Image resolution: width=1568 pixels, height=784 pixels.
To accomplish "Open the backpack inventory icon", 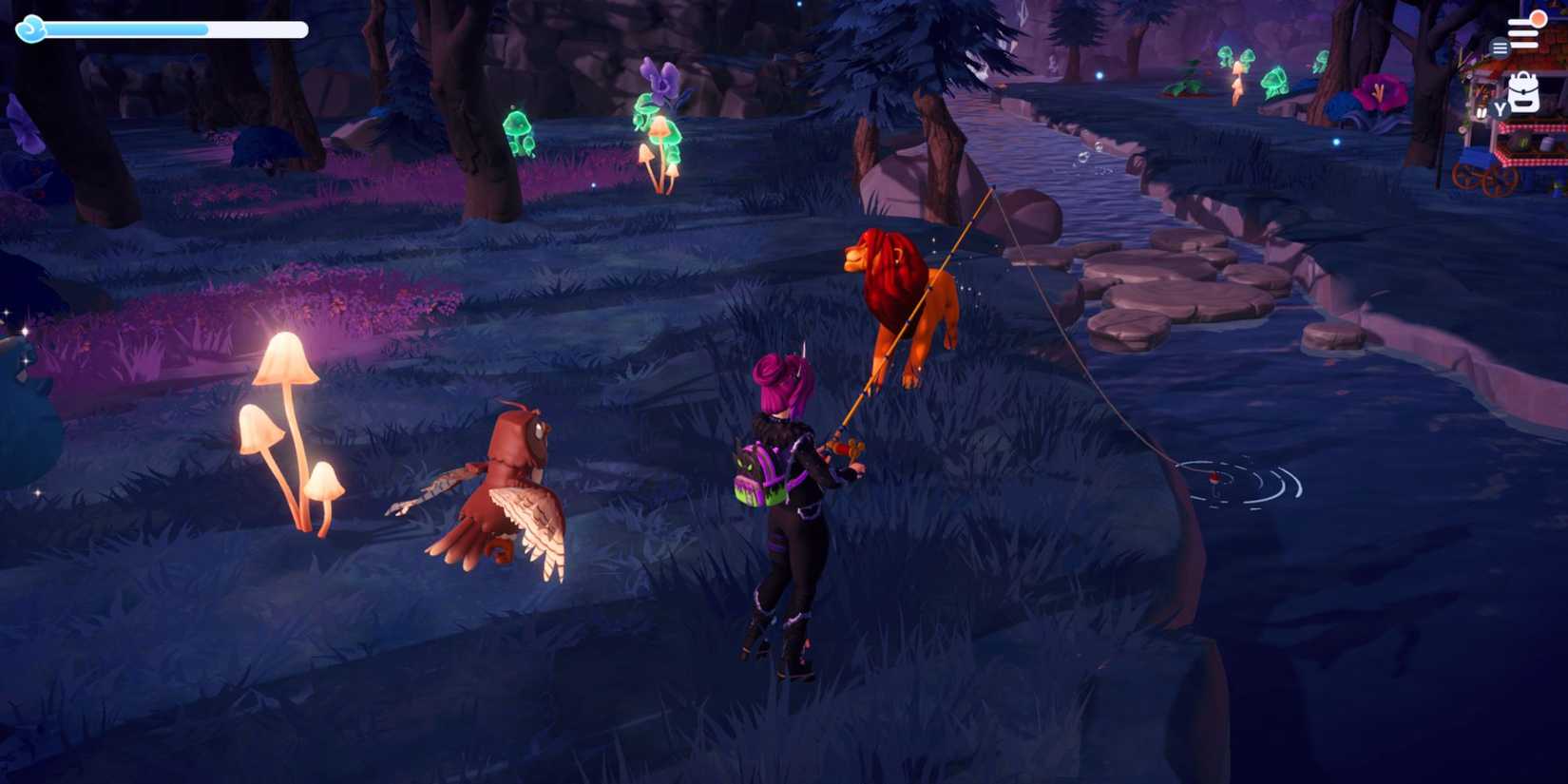I will (1523, 92).
